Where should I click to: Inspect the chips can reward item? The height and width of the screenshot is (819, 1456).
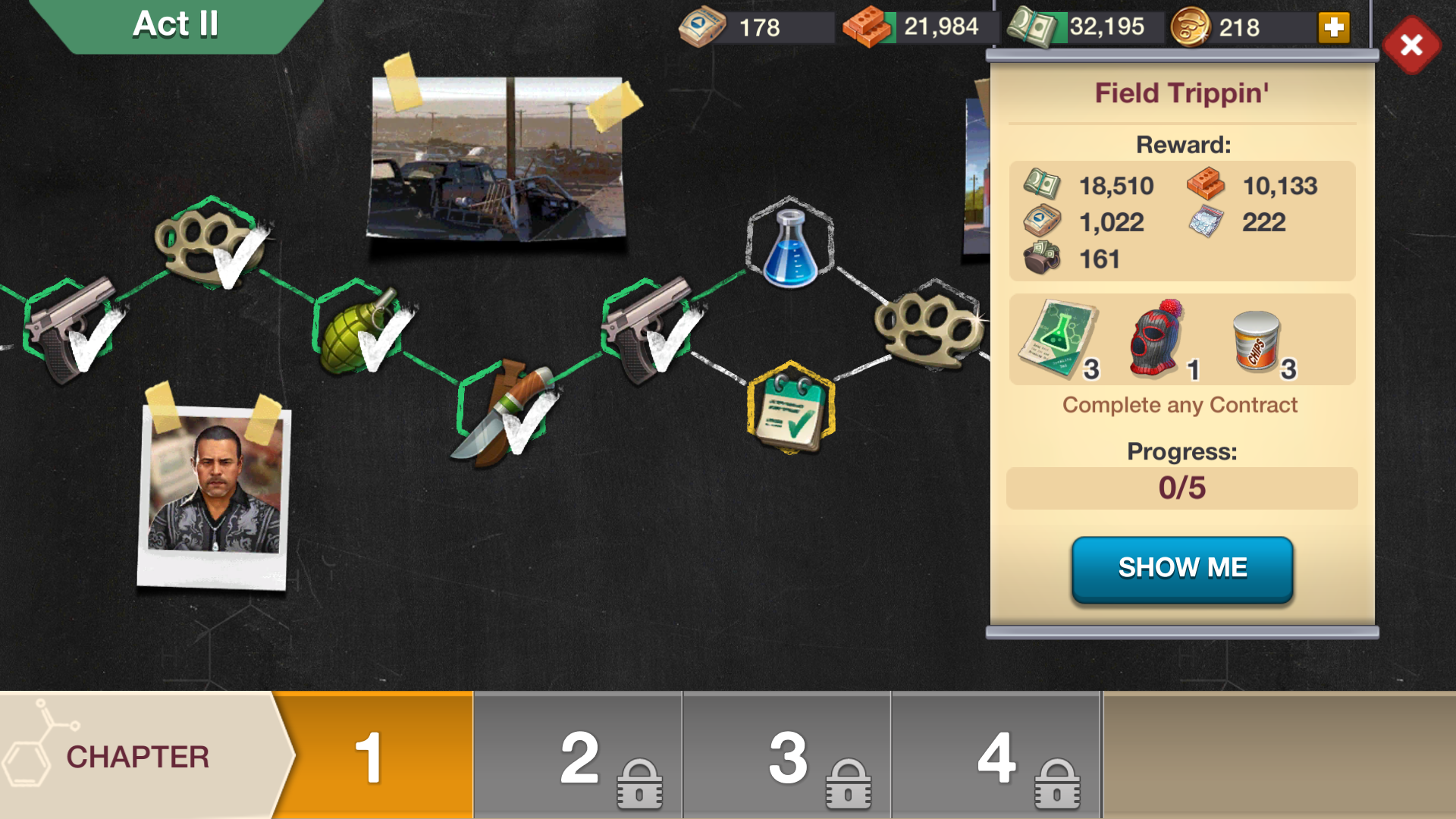[1256, 341]
